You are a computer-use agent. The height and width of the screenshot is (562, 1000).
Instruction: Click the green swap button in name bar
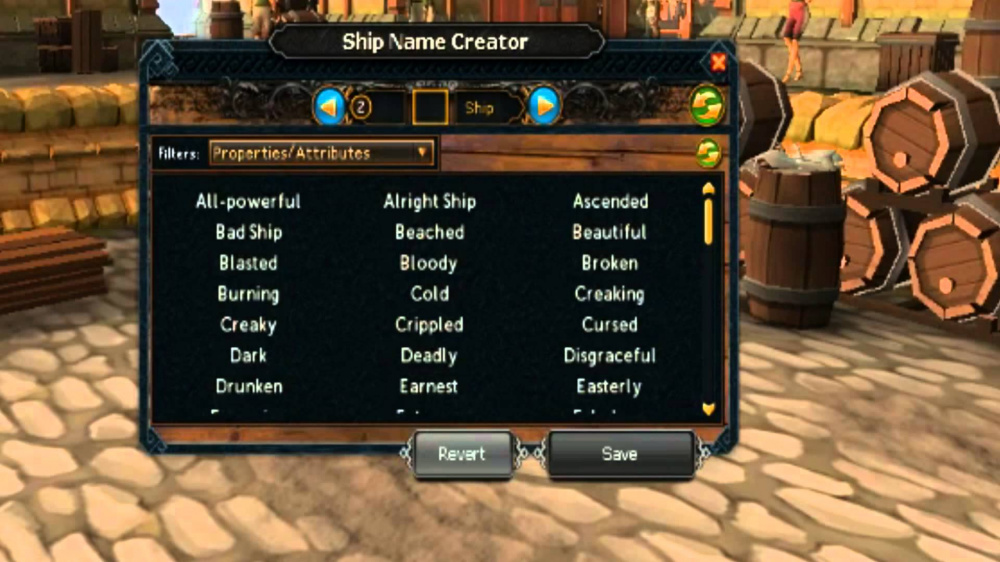click(707, 106)
